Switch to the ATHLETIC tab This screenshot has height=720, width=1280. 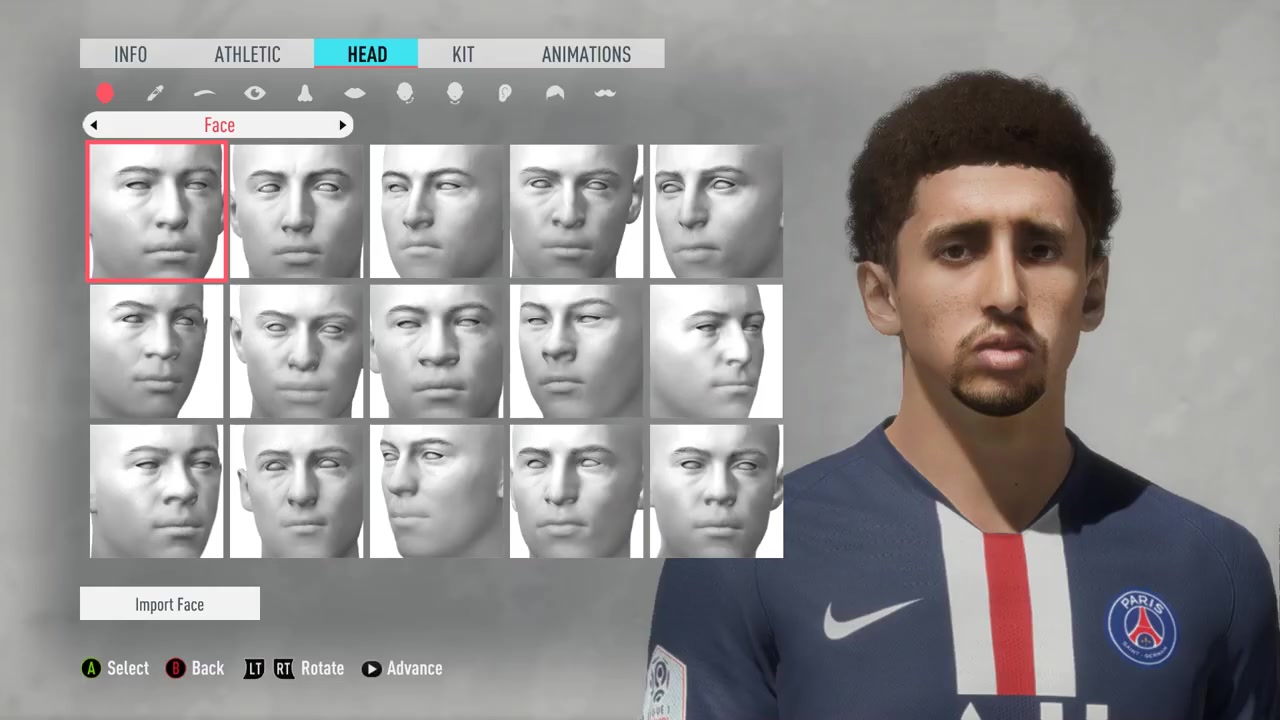pos(247,54)
